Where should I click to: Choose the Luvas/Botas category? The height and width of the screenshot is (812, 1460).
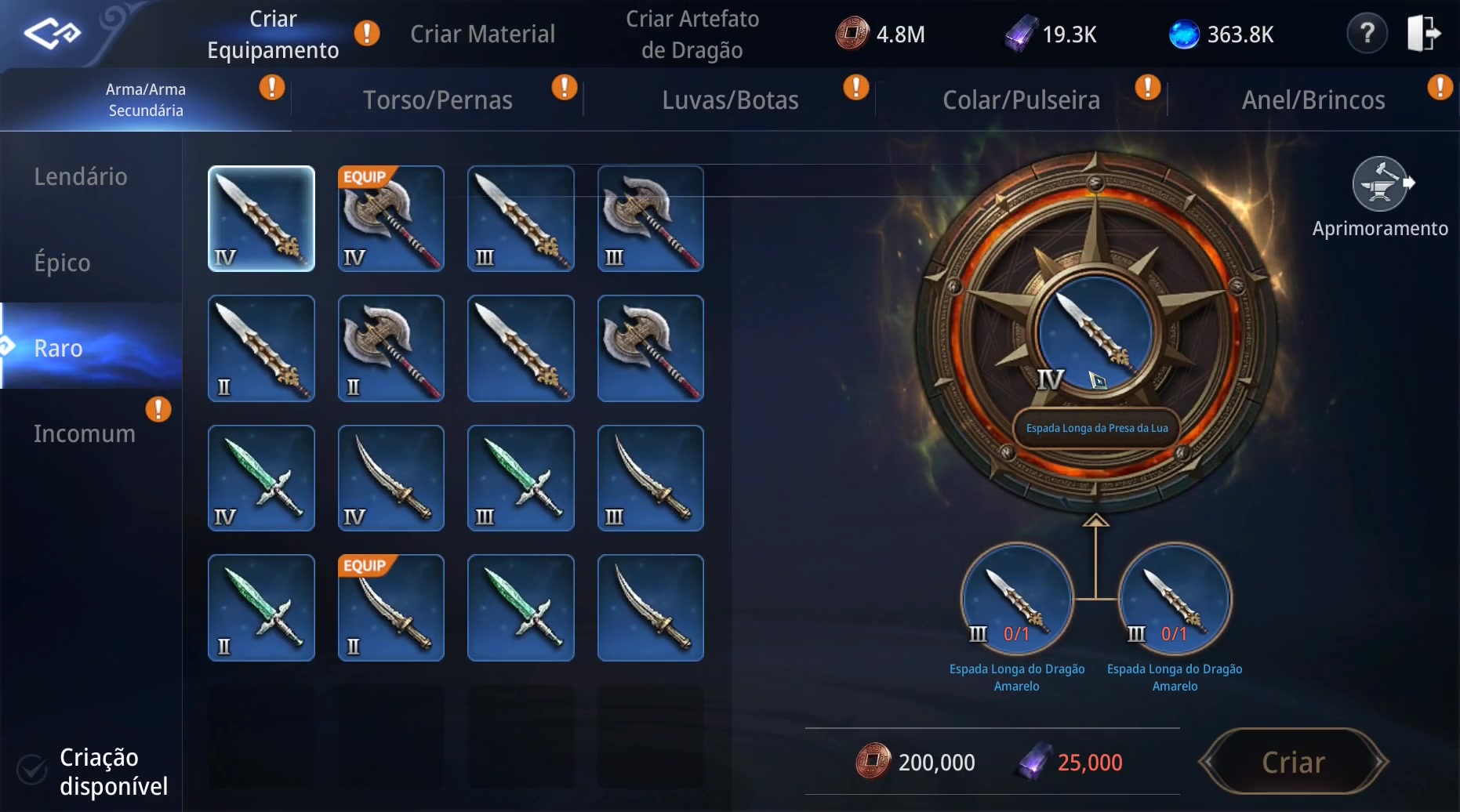tap(730, 100)
